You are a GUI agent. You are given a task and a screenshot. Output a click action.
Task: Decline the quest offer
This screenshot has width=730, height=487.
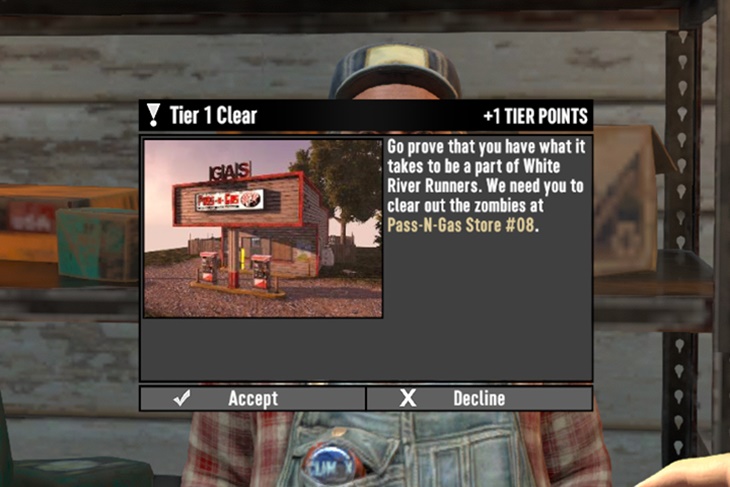479,398
